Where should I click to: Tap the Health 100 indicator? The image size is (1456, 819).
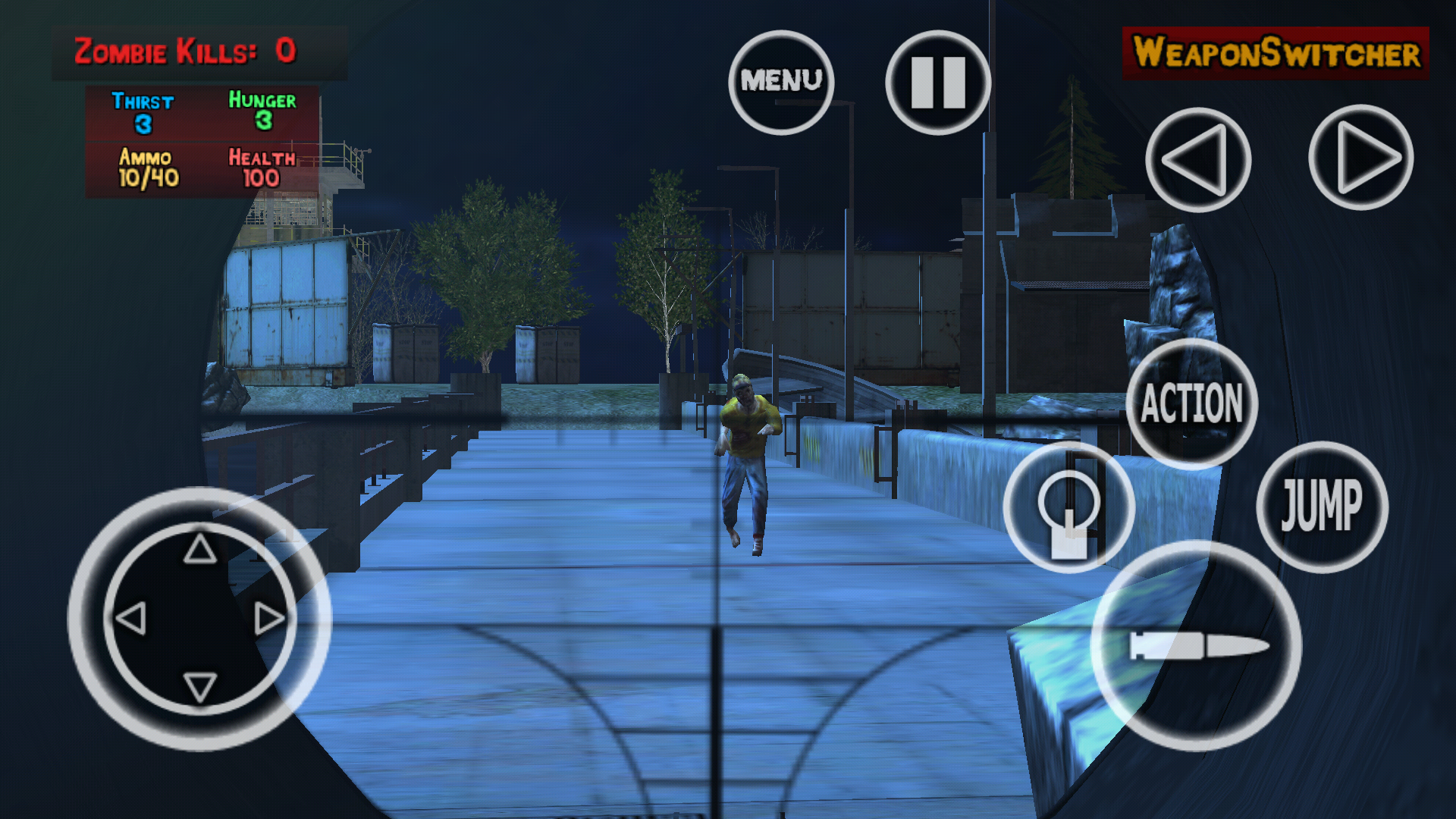pyautogui.click(x=262, y=165)
